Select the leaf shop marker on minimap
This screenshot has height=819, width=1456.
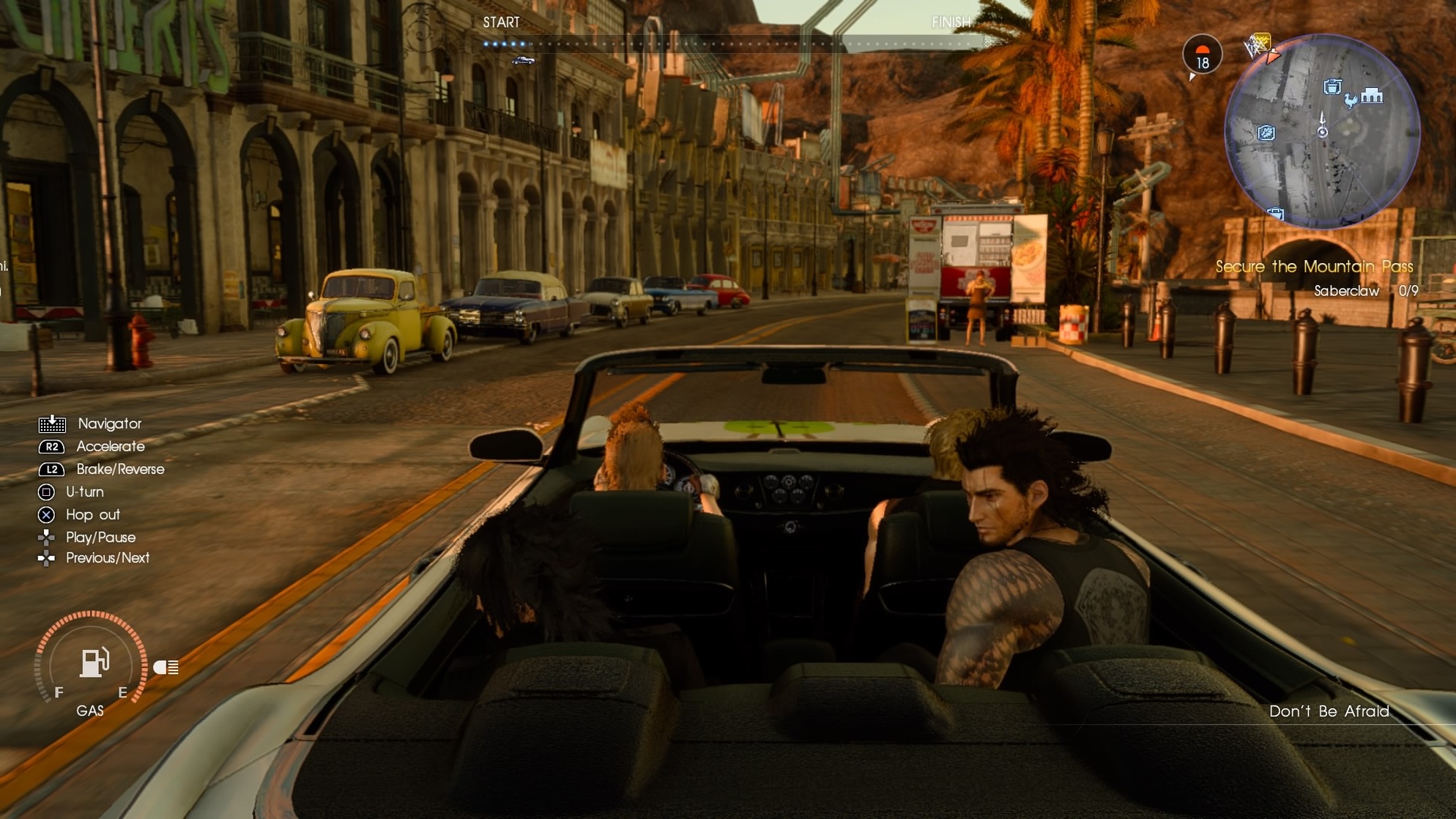coord(1266,133)
